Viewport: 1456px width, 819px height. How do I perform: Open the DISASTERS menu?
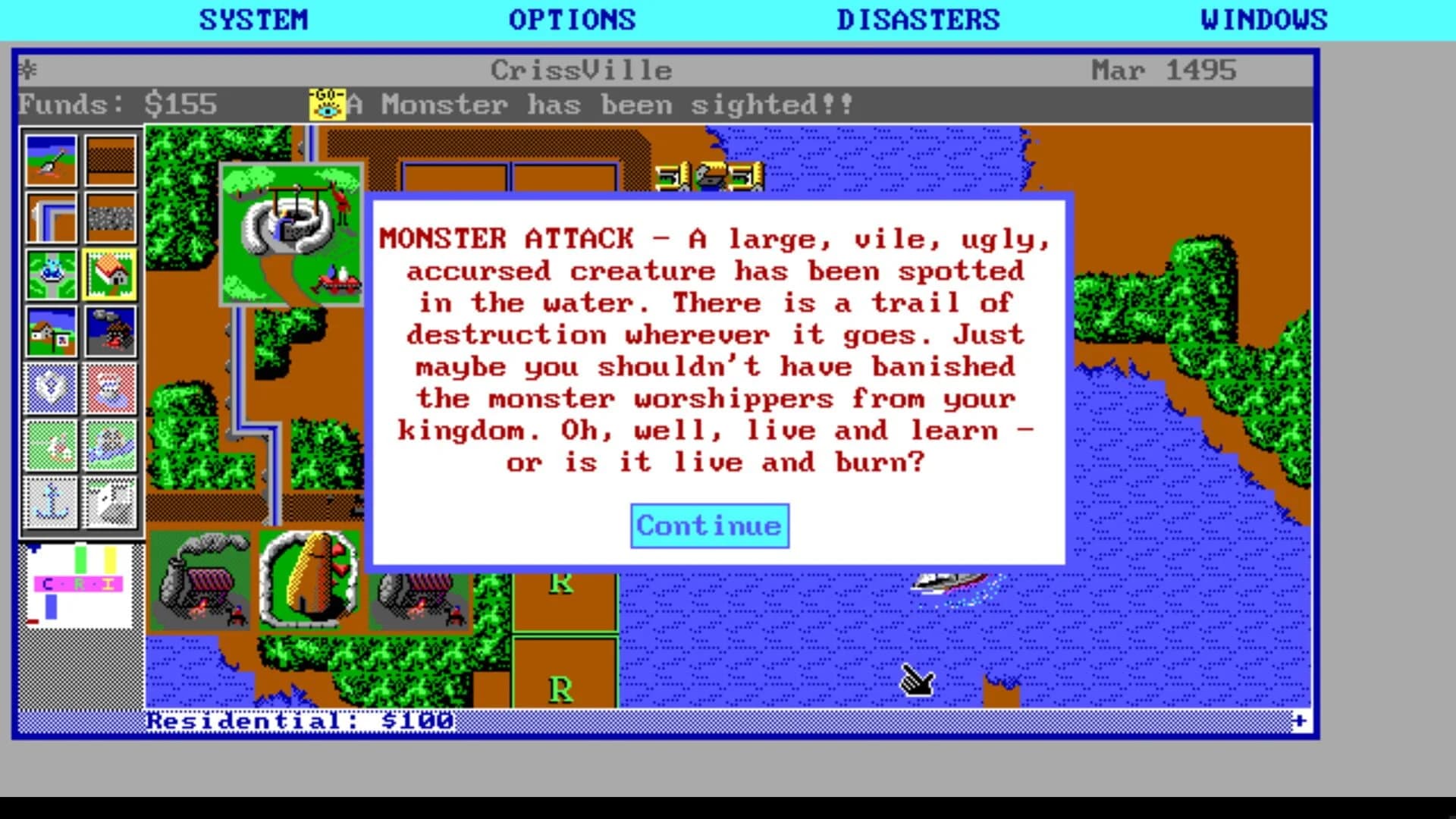(x=920, y=19)
